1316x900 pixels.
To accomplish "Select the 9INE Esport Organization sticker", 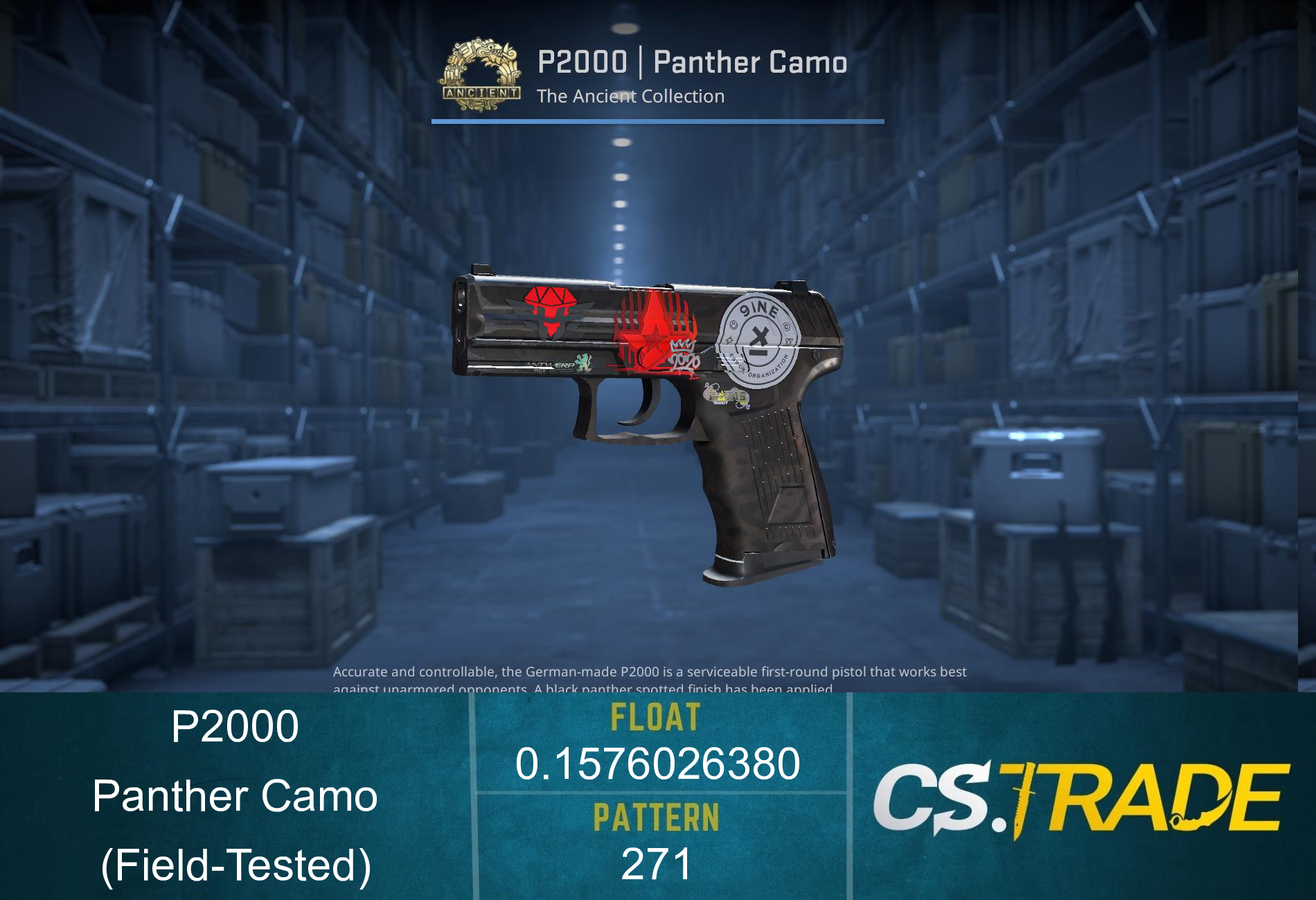I will coord(758,339).
